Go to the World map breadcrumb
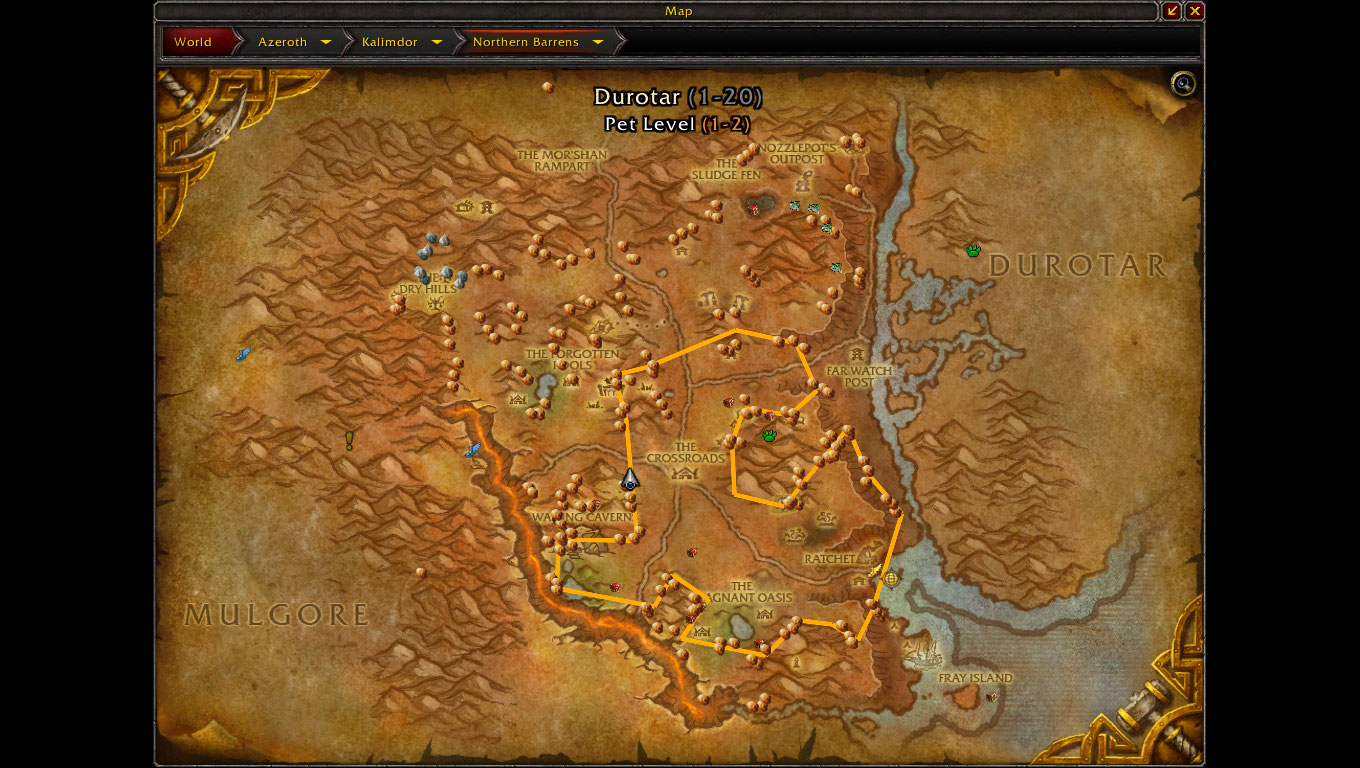The width and height of the screenshot is (1360, 768). pos(193,42)
